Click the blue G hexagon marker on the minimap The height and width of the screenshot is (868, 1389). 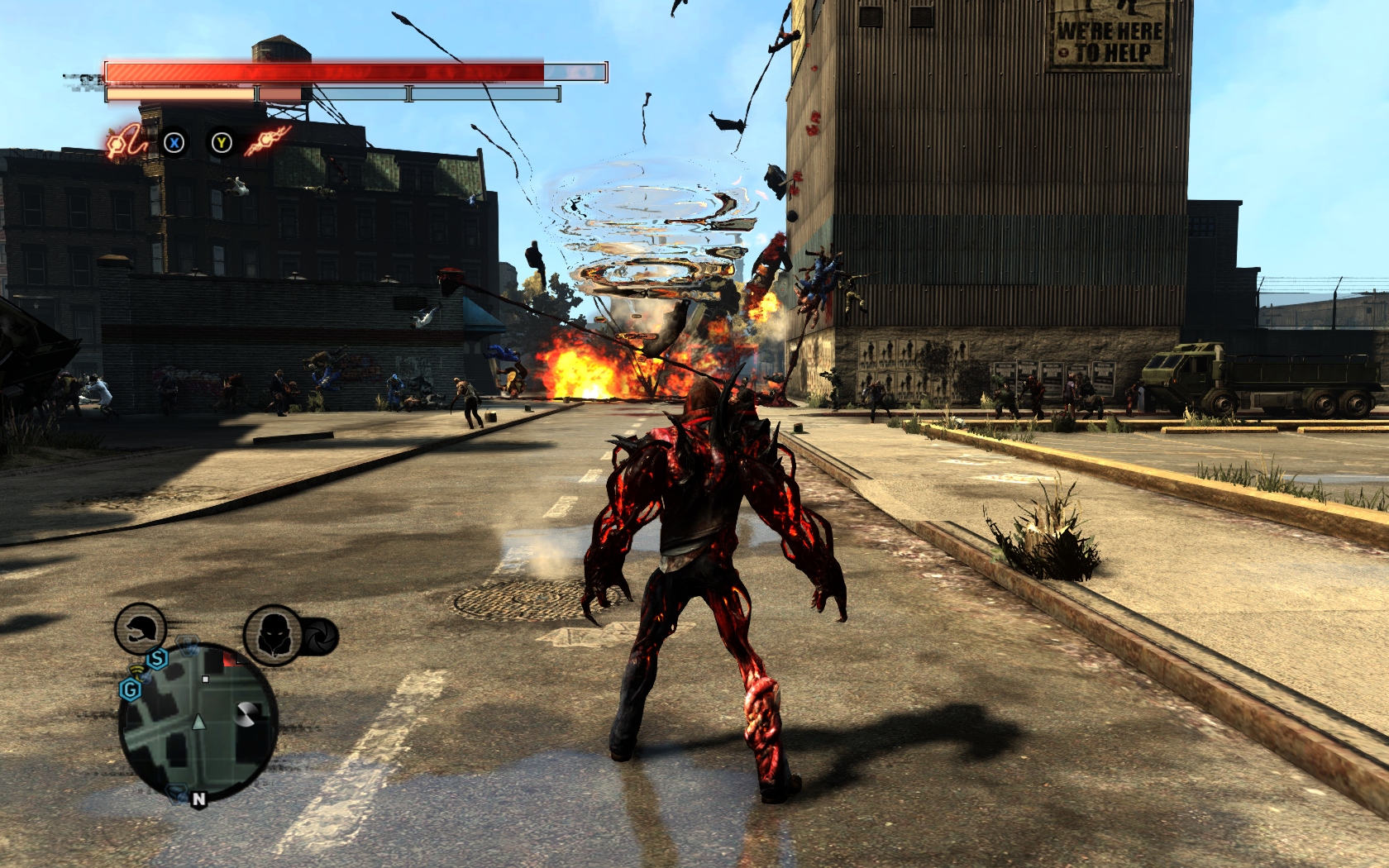click(x=131, y=689)
